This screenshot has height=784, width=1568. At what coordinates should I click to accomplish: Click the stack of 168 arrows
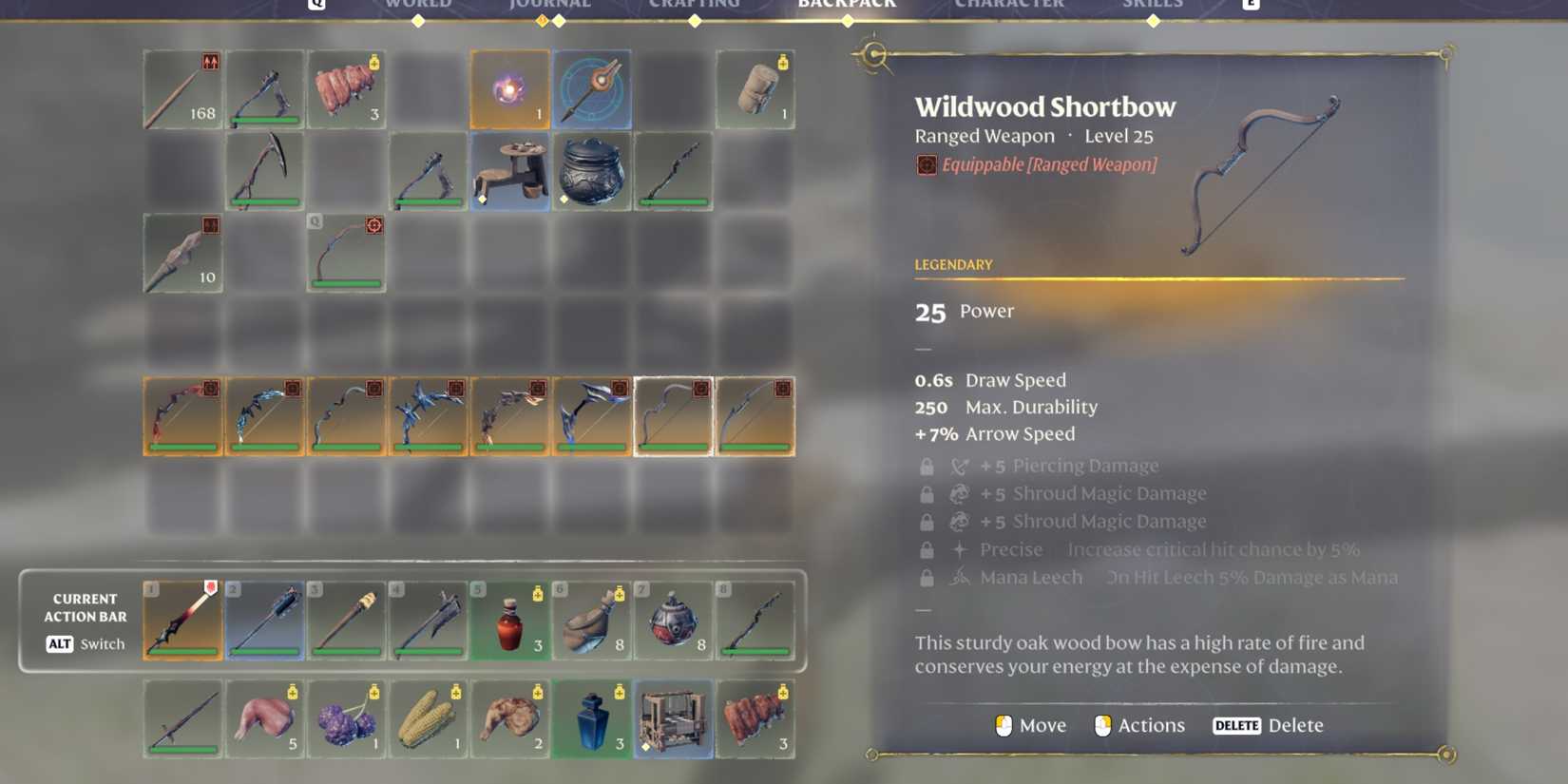coord(182,89)
